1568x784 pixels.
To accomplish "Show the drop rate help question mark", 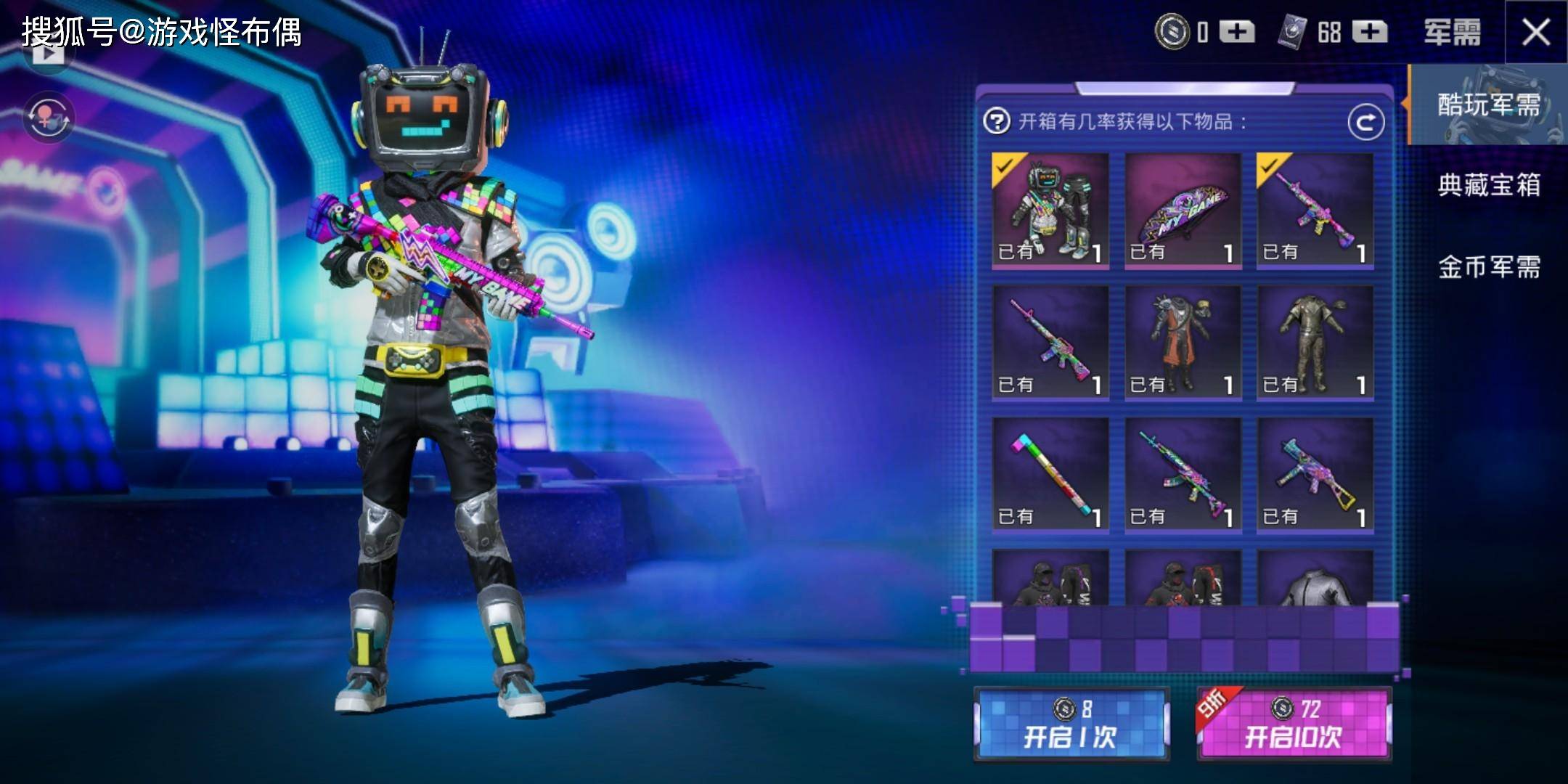I will pos(997,121).
